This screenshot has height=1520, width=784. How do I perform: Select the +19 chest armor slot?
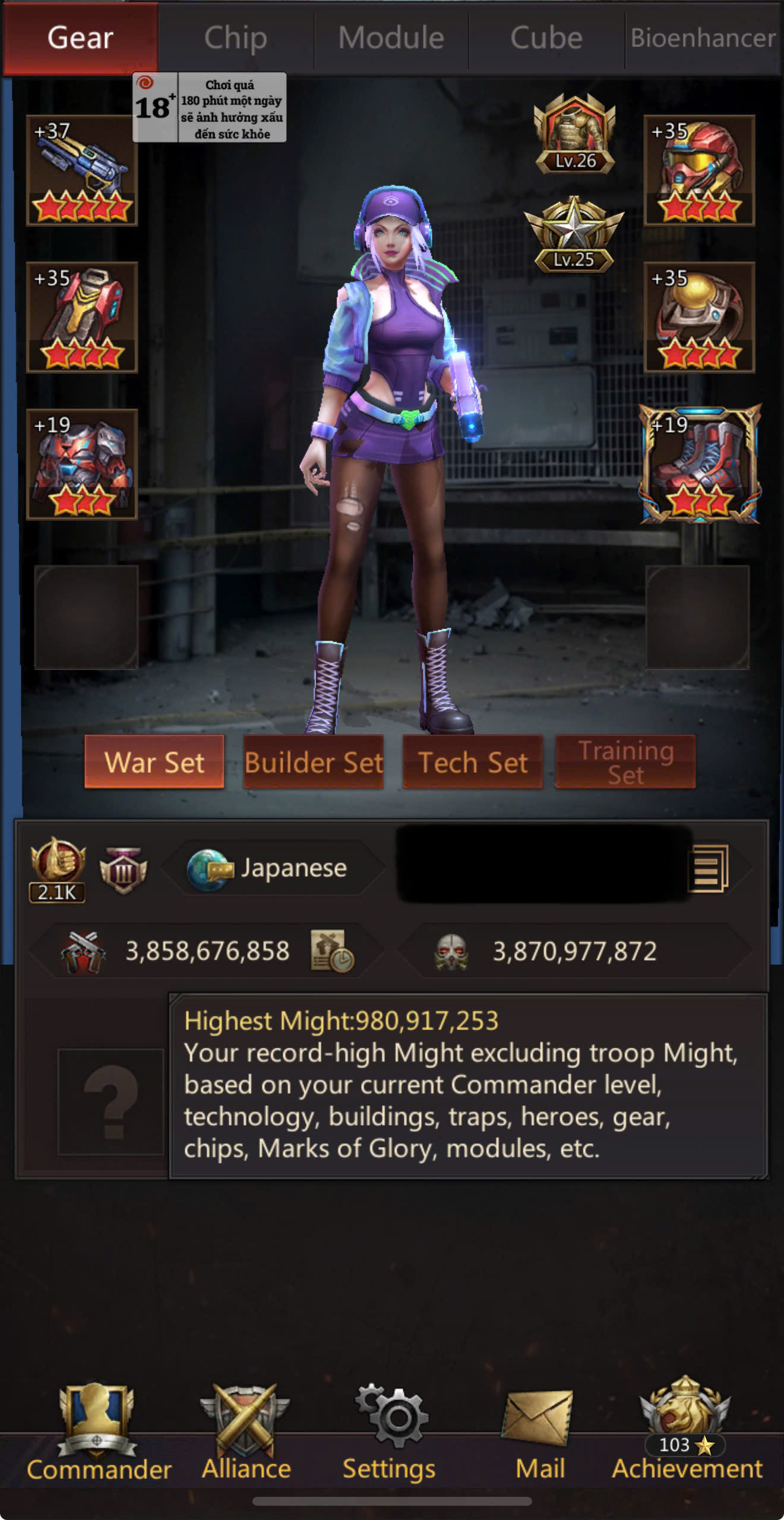82,464
